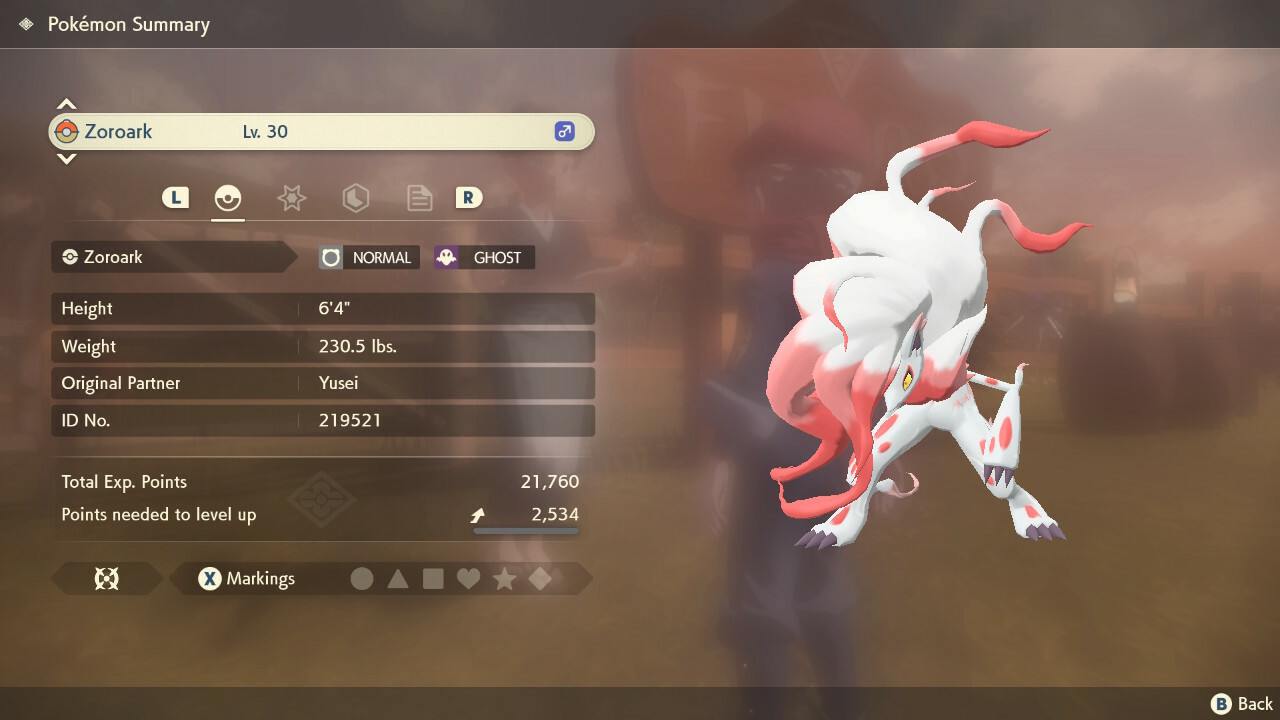
Task: Switch to the hexagon shield tab
Action: [x=355, y=198]
